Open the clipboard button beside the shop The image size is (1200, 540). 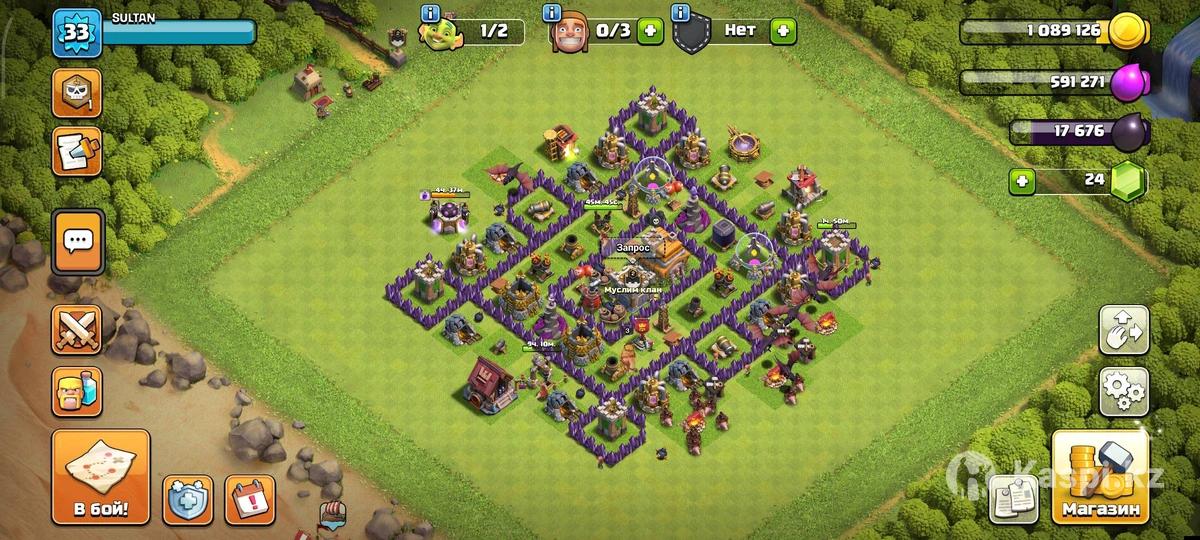[1017, 496]
